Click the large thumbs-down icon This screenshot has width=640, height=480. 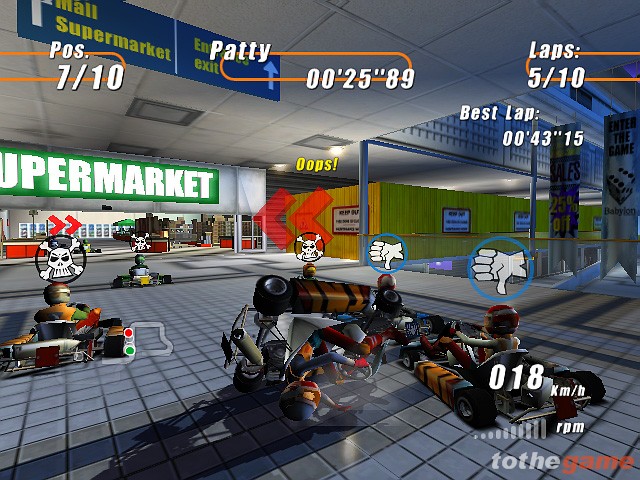pyautogui.click(x=499, y=267)
